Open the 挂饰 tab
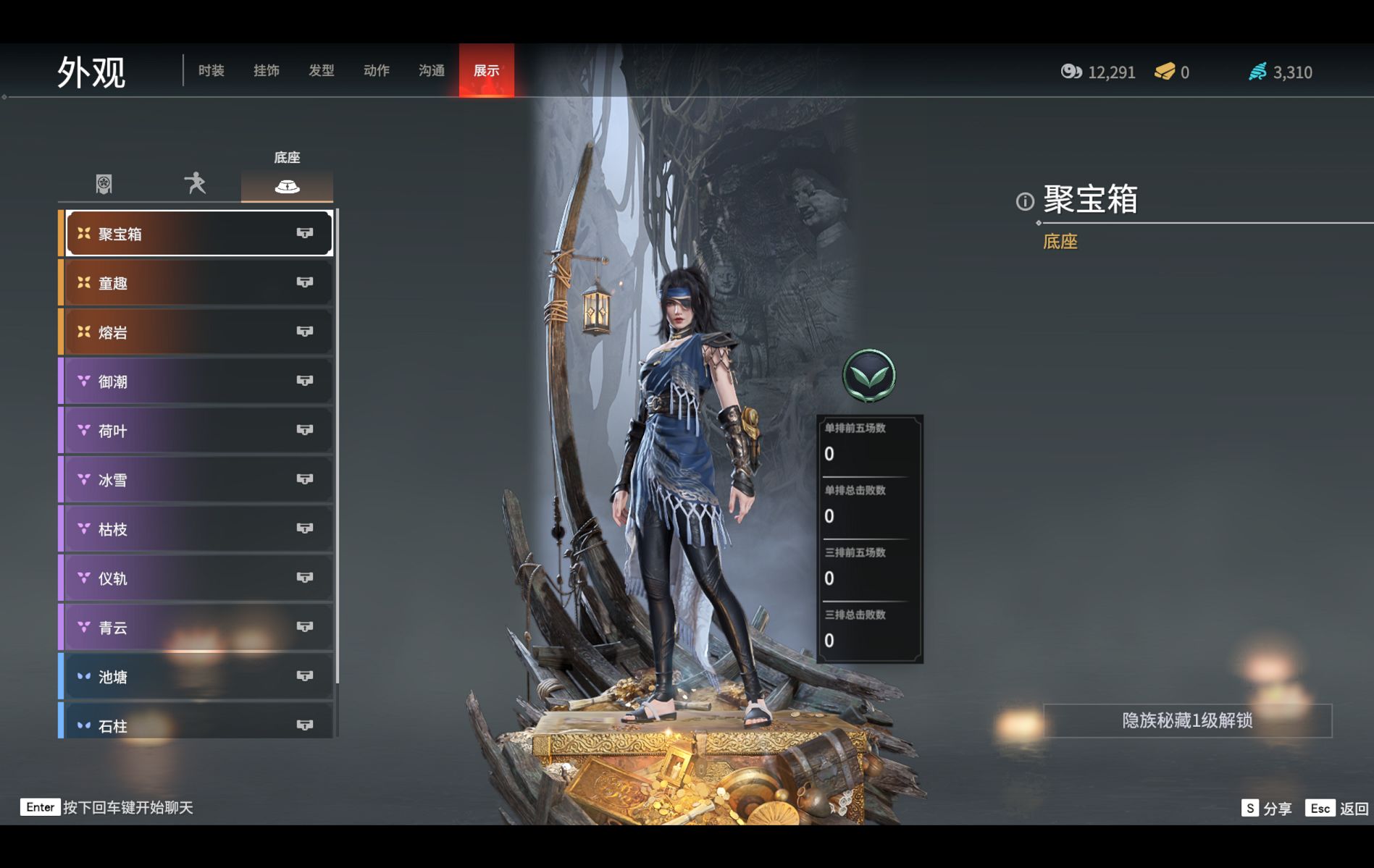Viewport: 1374px width, 868px height. point(266,70)
